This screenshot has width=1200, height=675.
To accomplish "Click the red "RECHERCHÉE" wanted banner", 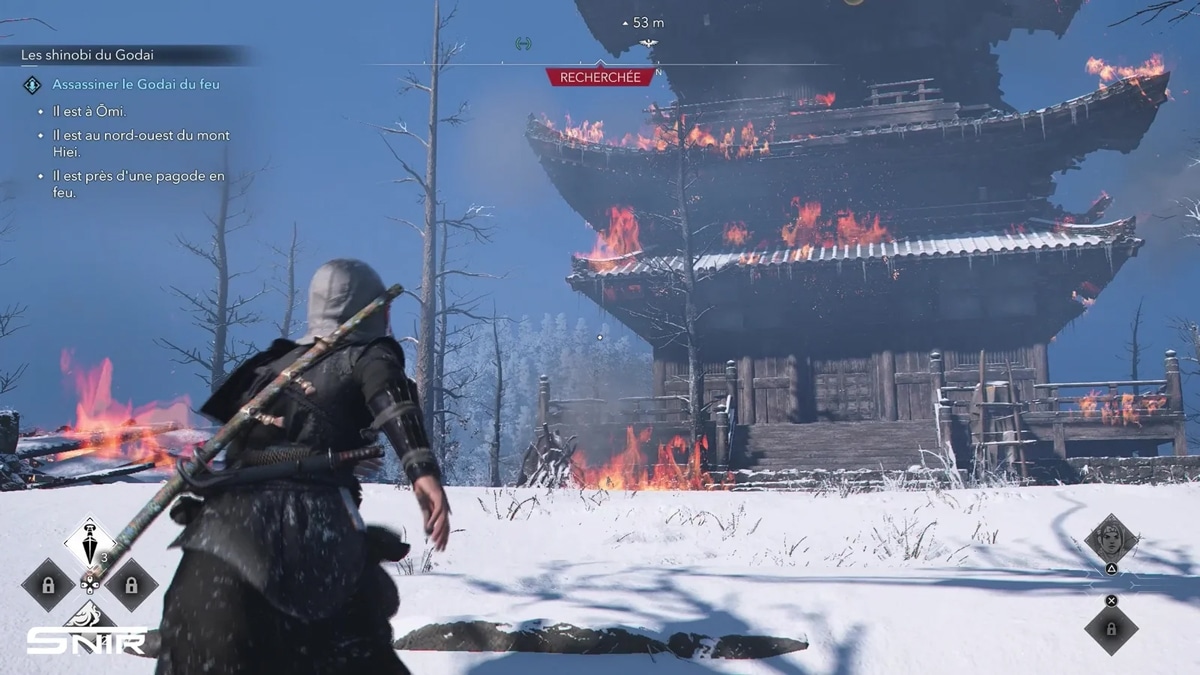I will tap(600, 76).
